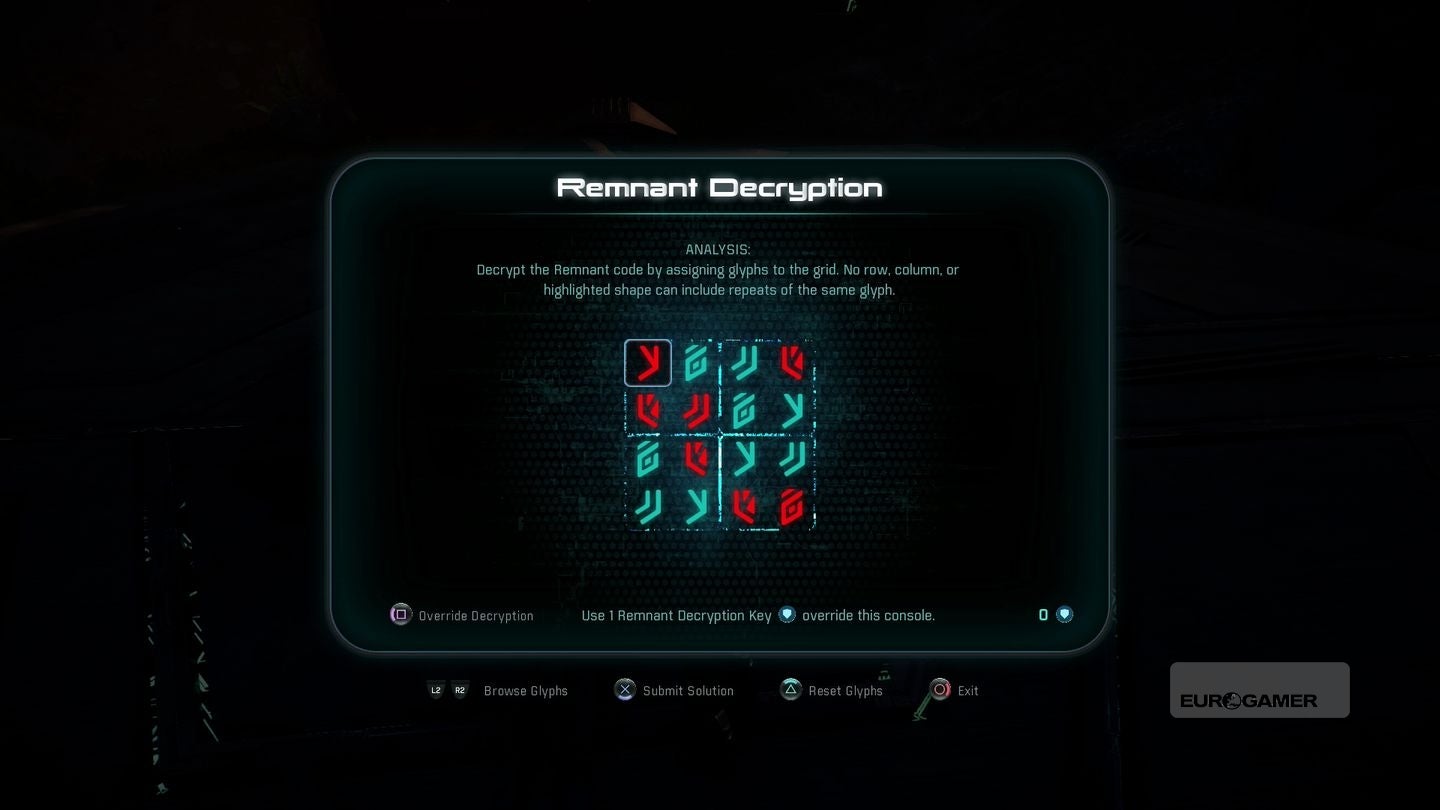Reset Glyphs on the grid

846,690
